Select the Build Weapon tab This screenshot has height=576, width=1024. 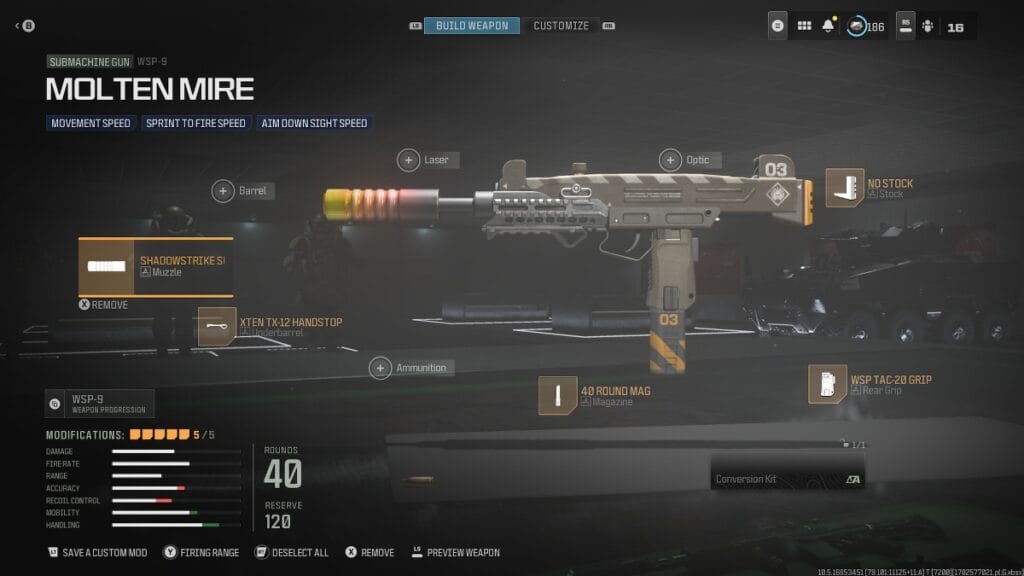tap(472, 25)
